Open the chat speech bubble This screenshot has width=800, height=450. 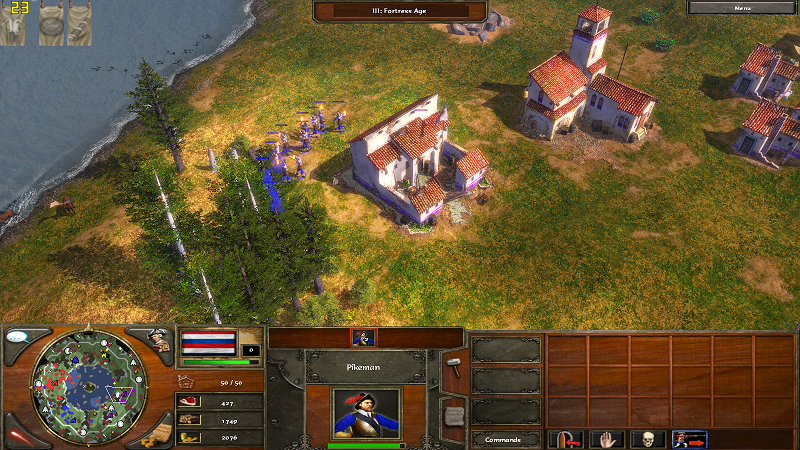coord(17,337)
